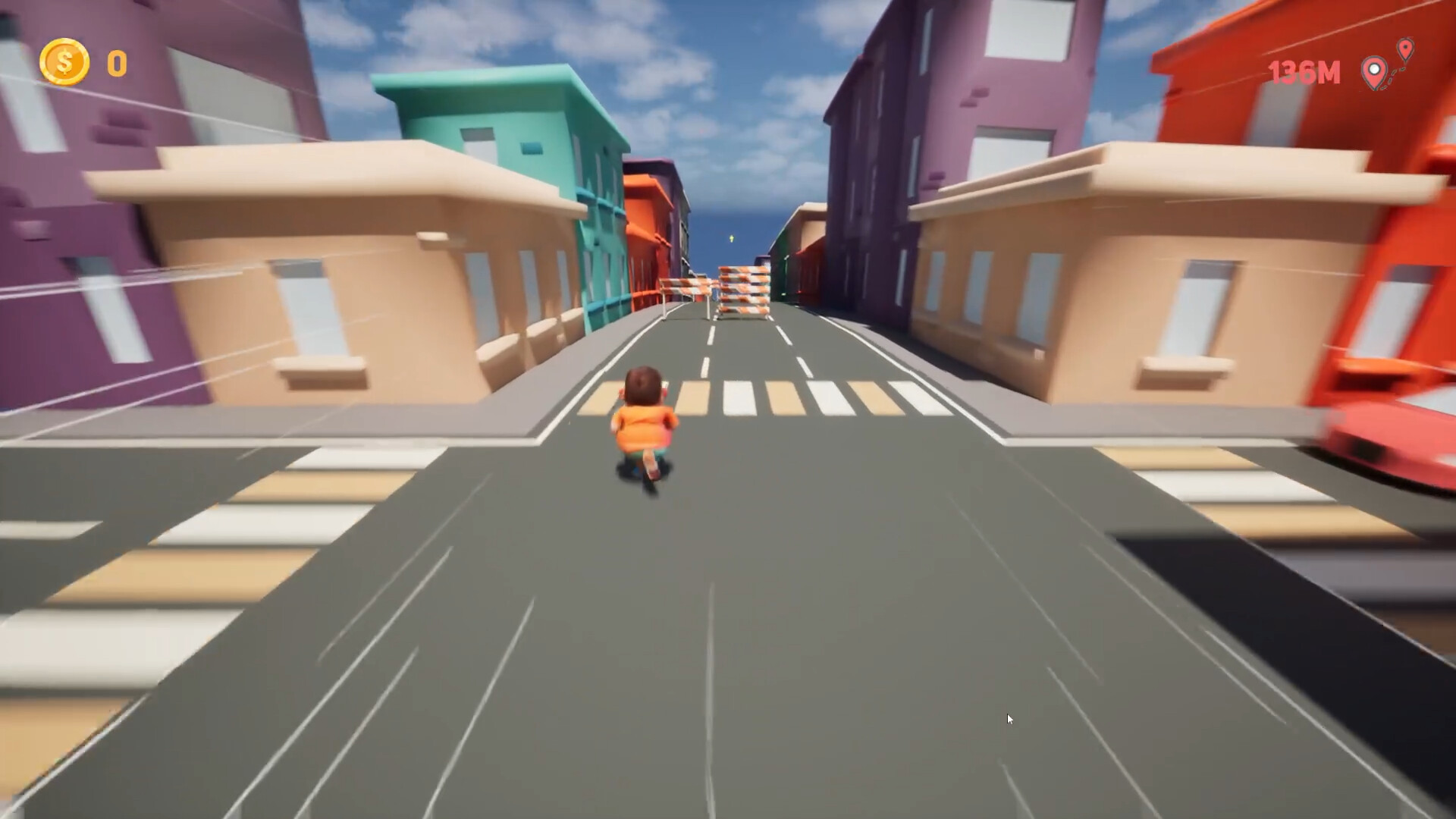Select the 136M distance indicator
The width and height of the screenshot is (1456, 819).
pos(1304,73)
